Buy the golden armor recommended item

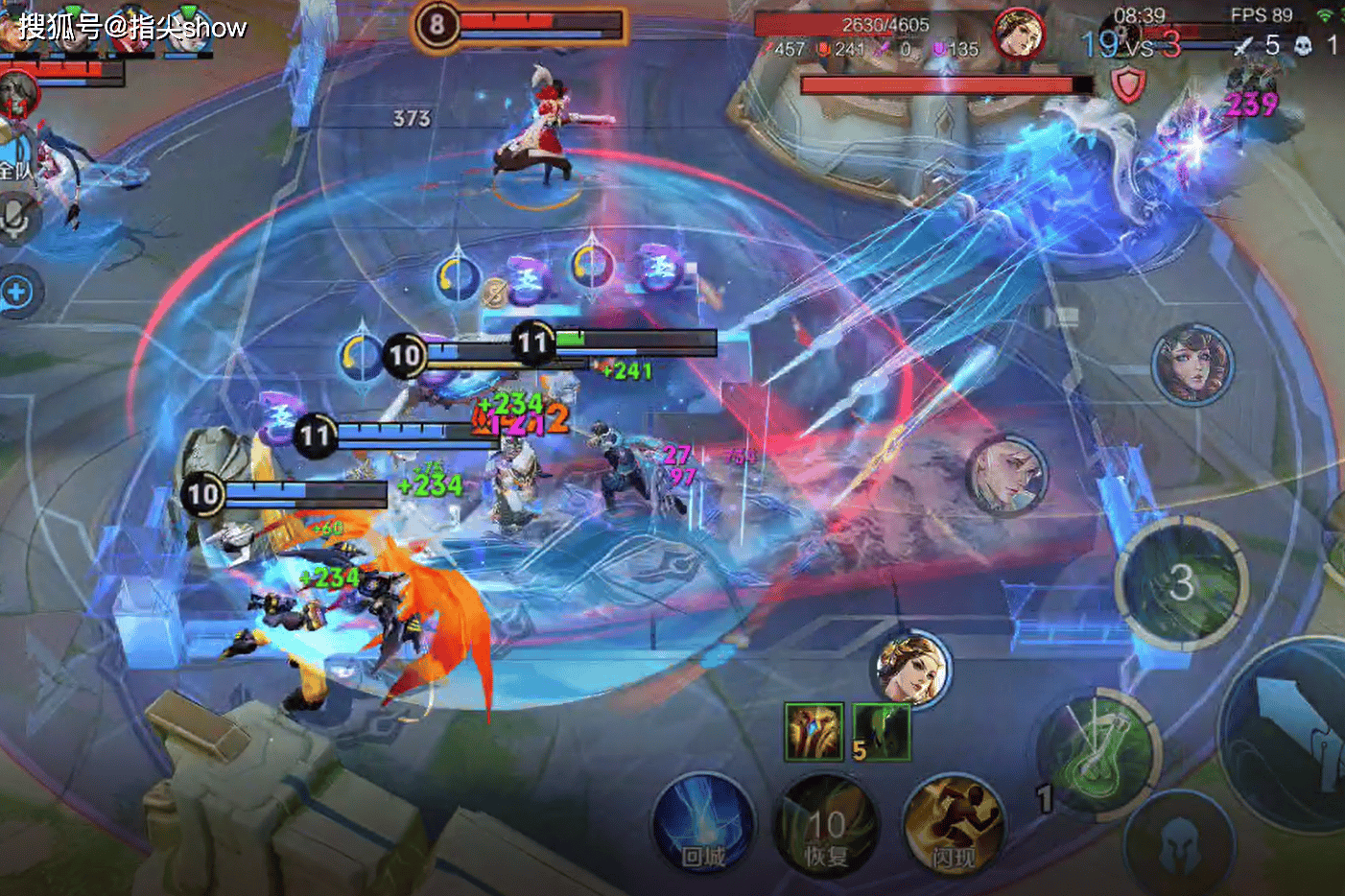(x=814, y=732)
